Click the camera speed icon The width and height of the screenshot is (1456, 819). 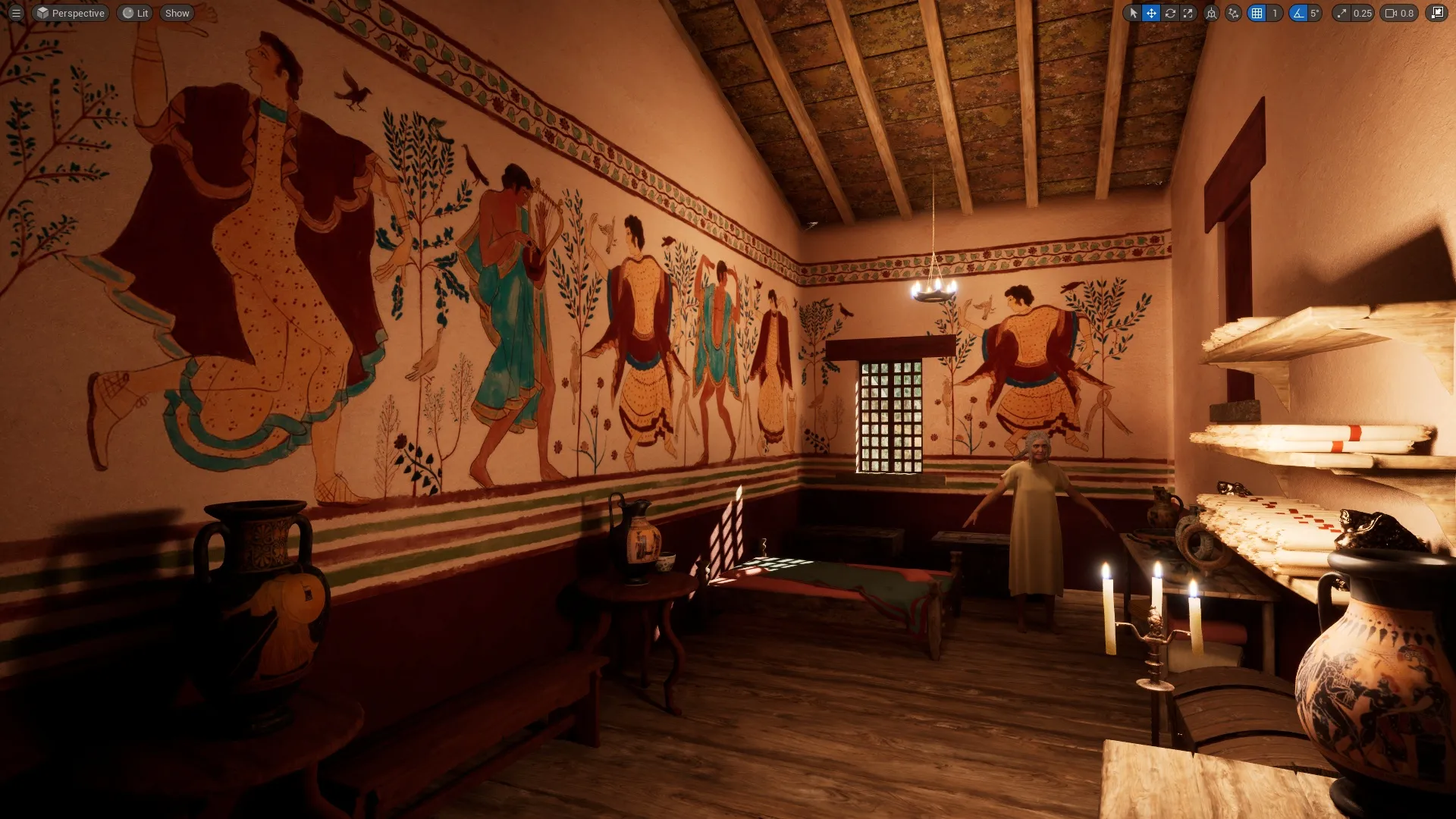[x=1391, y=13]
